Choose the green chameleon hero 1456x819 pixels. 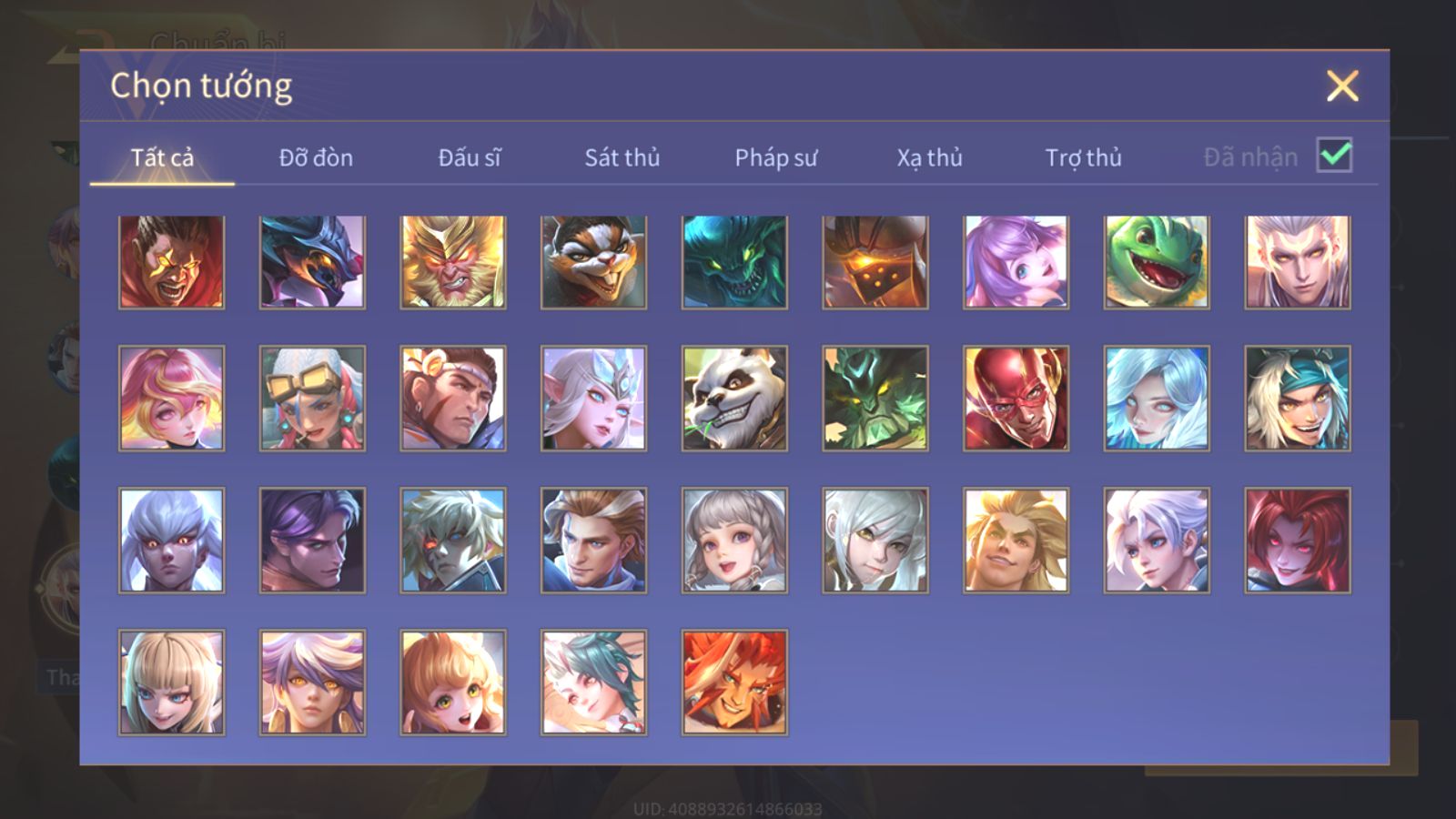(1157, 262)
